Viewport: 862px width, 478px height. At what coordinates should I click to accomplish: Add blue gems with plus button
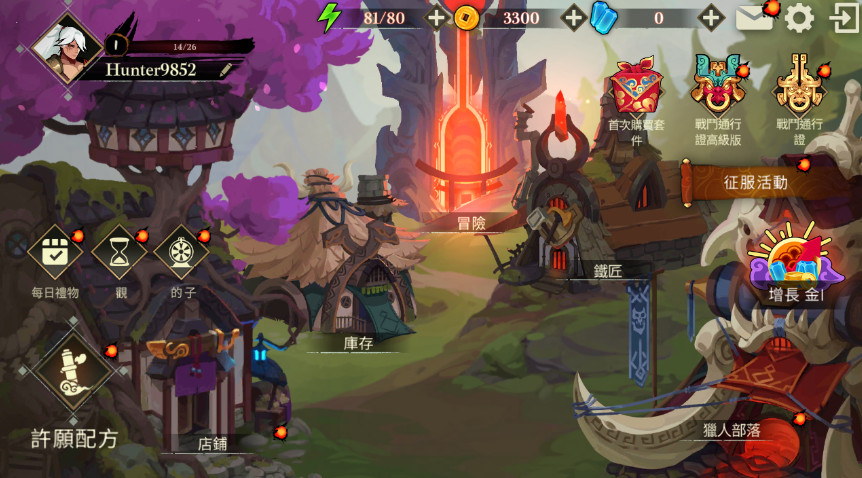(x=711, y=17)
